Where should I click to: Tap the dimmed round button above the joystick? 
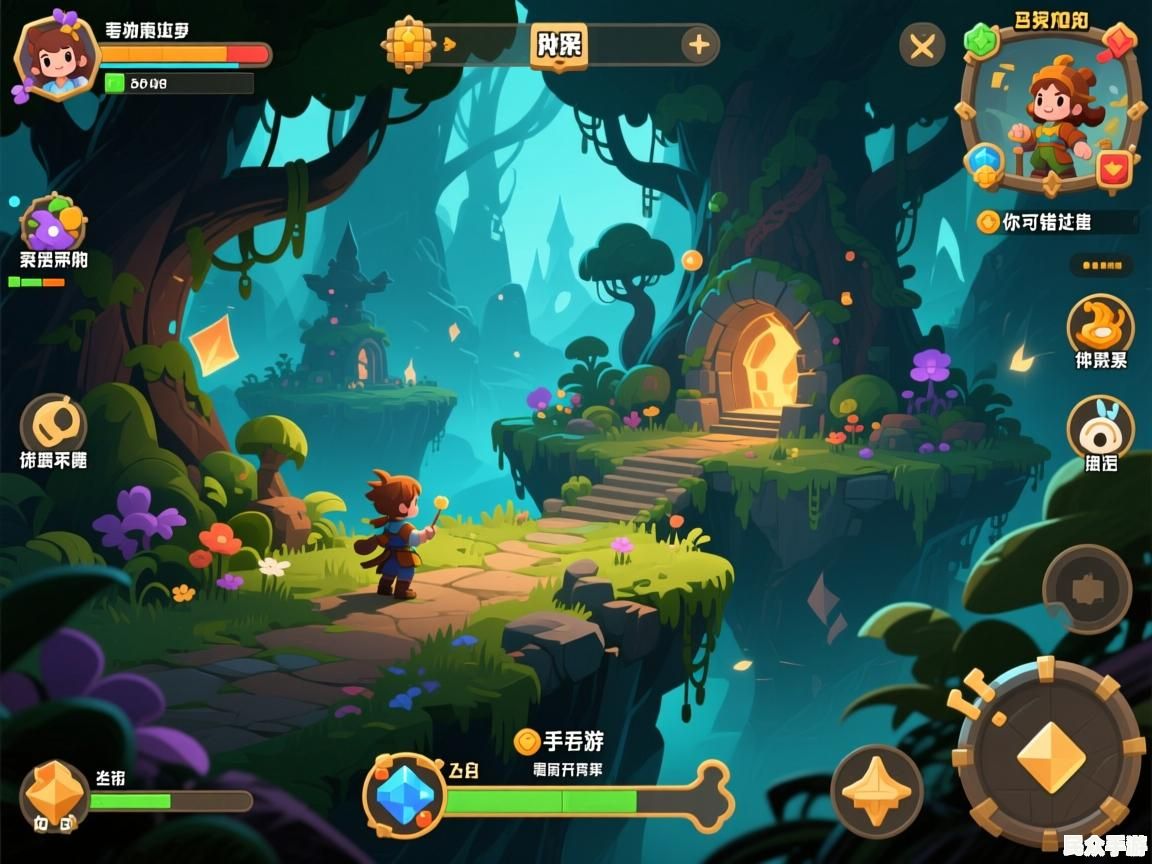[1087, 588]
